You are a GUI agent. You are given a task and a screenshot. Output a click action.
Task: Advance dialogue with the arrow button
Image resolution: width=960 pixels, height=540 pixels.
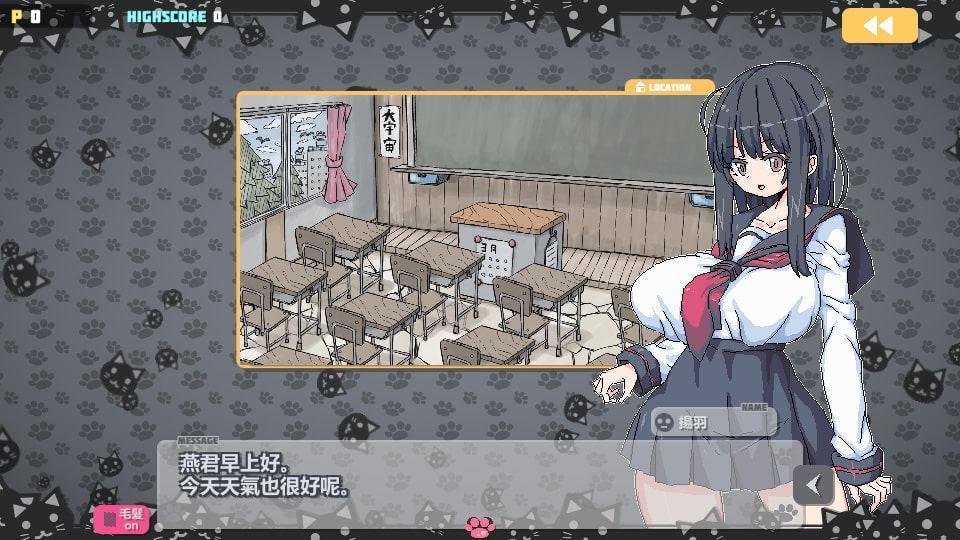[x=813, y=485]
